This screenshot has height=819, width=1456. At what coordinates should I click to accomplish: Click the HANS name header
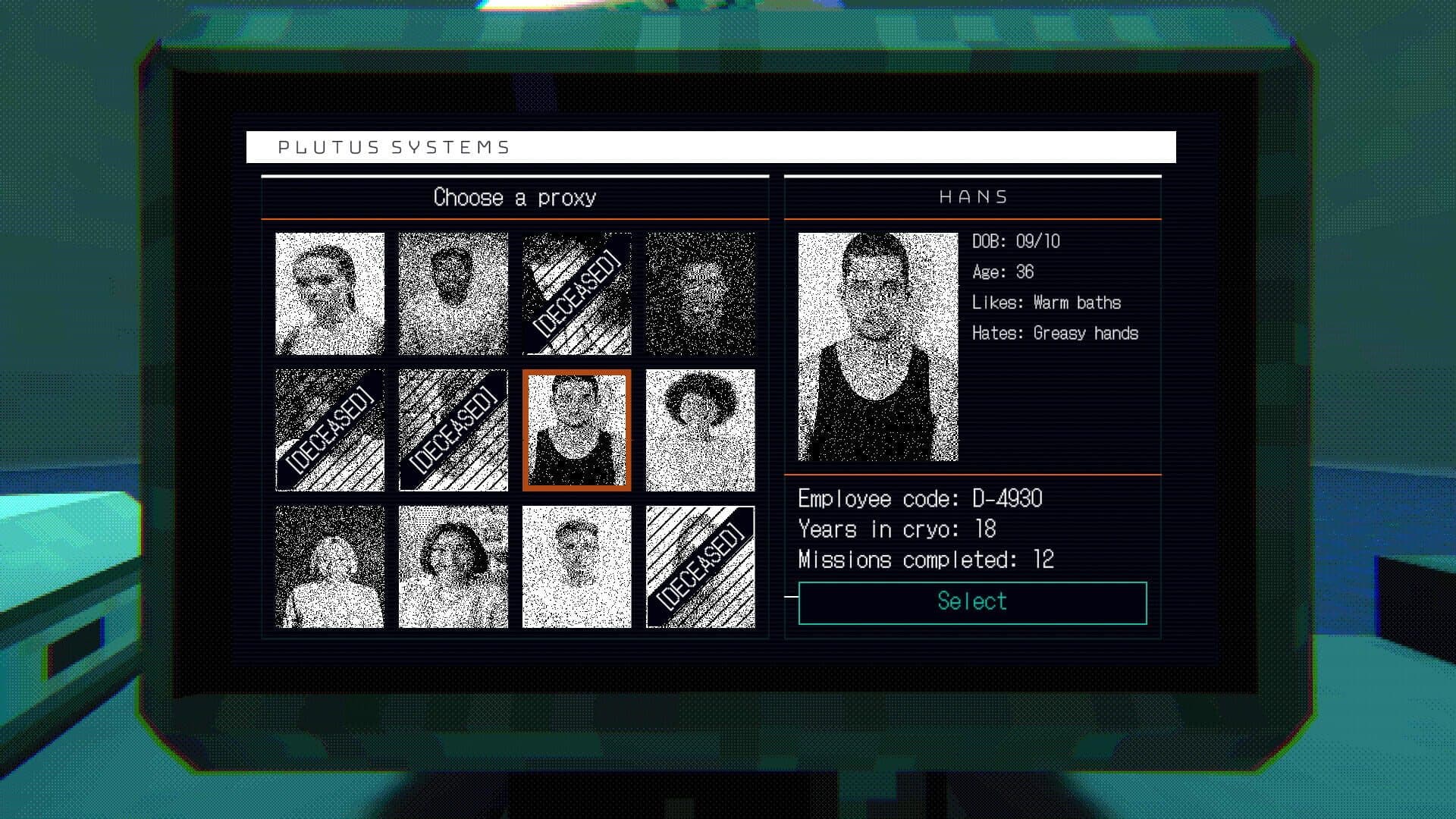click(x=971, y=196)
